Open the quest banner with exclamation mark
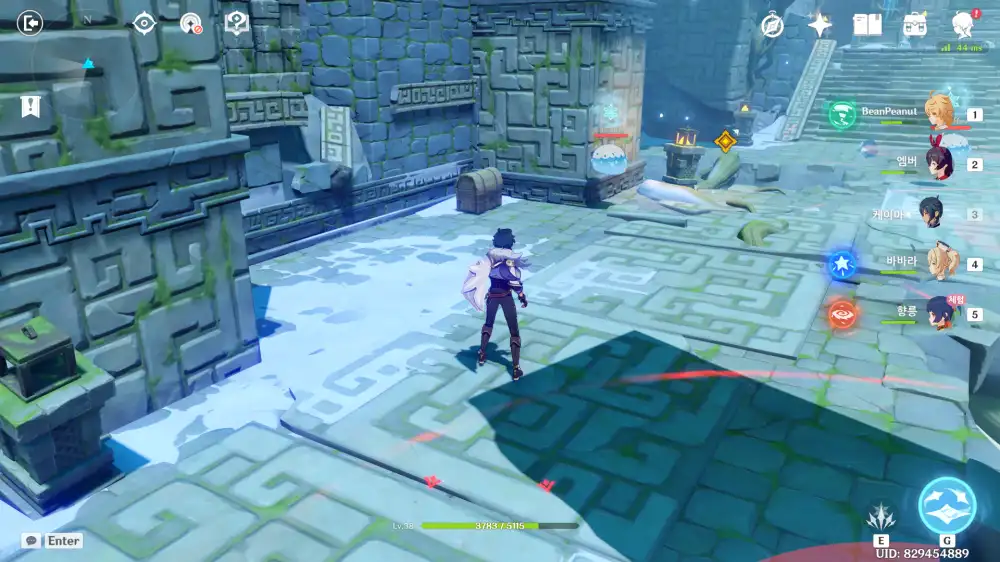 coord(29,106)
